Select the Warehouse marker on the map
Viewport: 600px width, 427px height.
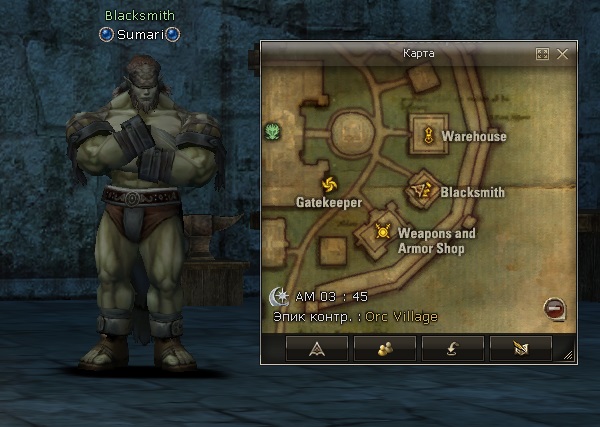tap(429, 135)
